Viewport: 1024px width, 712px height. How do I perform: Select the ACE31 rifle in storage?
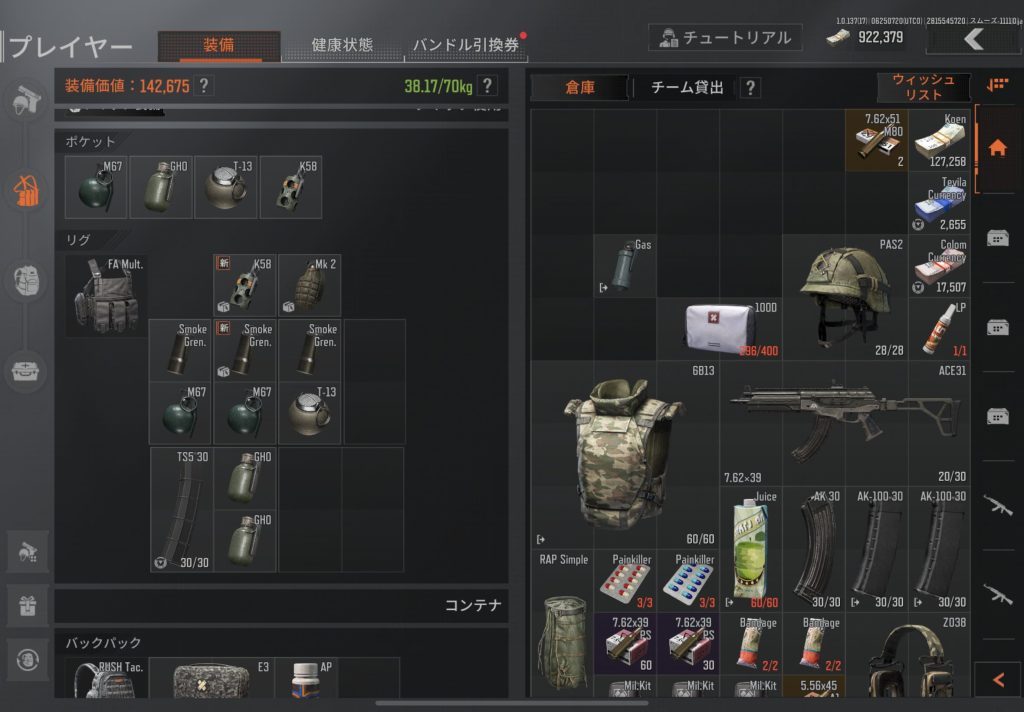[x=845, y=420]
